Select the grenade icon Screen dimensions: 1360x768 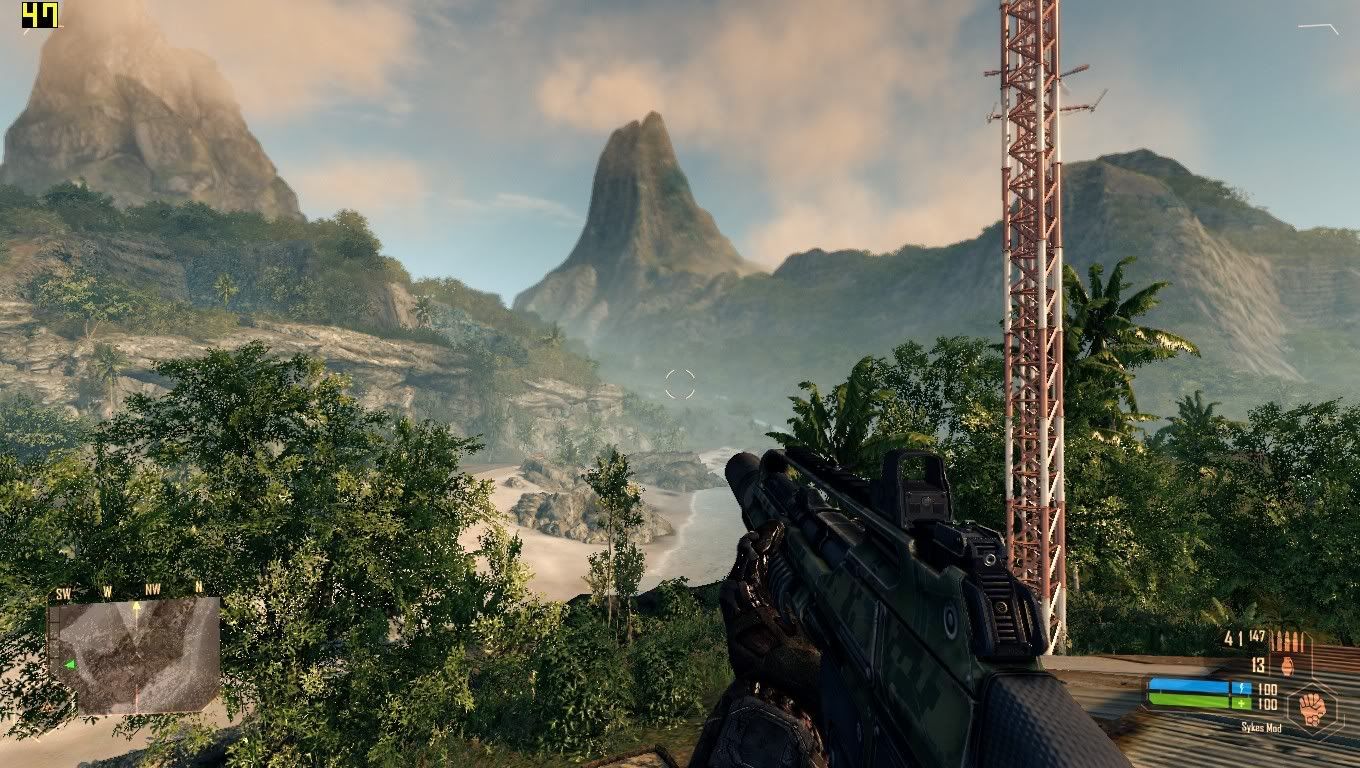1287,665
